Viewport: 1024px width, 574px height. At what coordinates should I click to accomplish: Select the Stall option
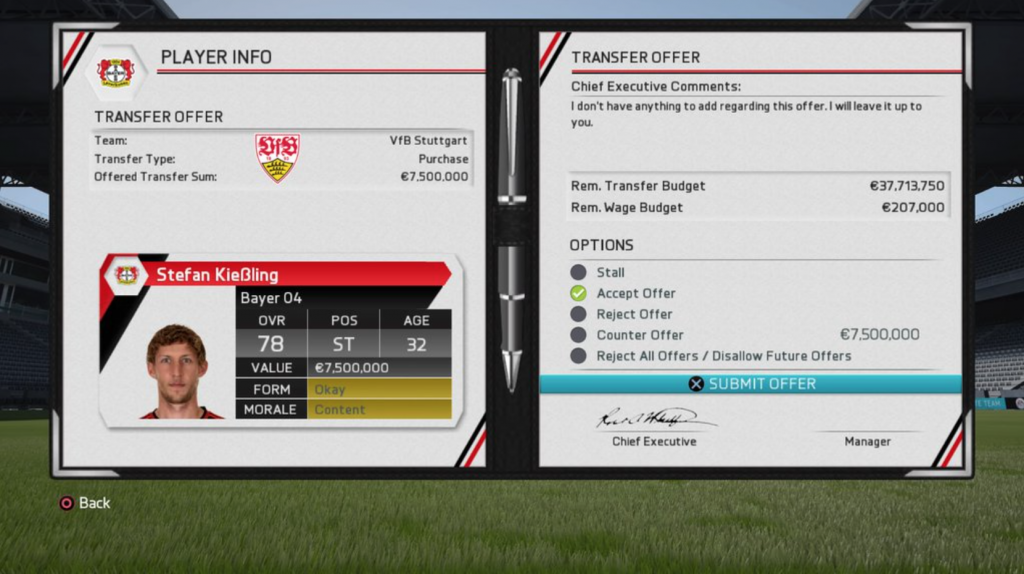click(610, 272)
